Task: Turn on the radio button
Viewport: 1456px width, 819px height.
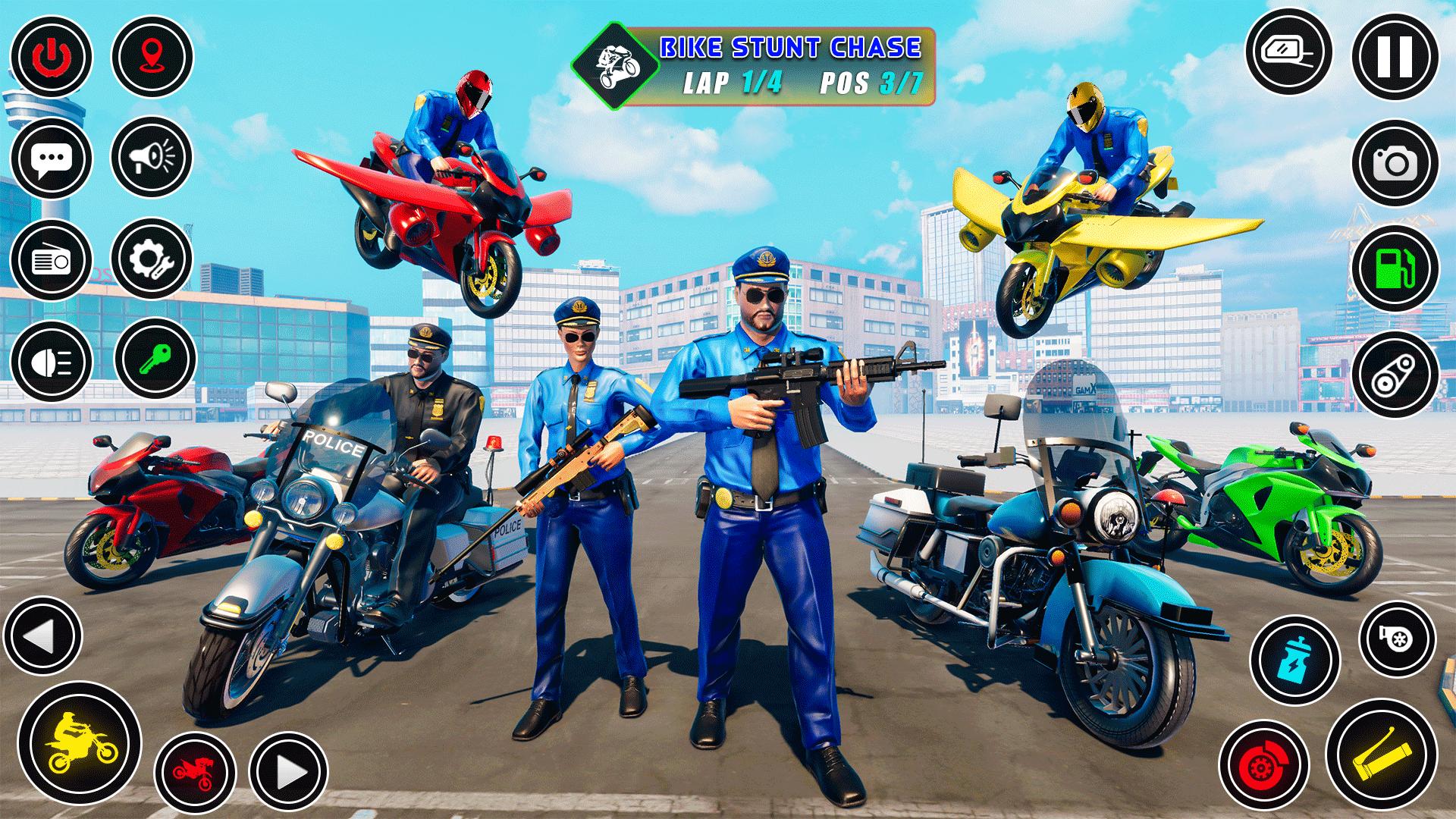Action: click(51, 260)
